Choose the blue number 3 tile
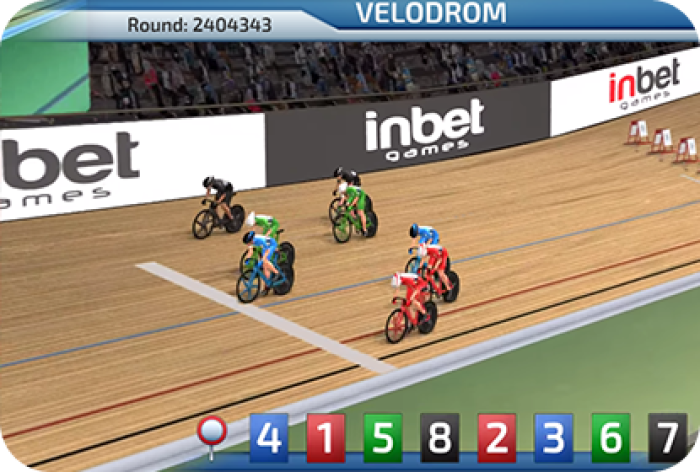 pos(554,437)
